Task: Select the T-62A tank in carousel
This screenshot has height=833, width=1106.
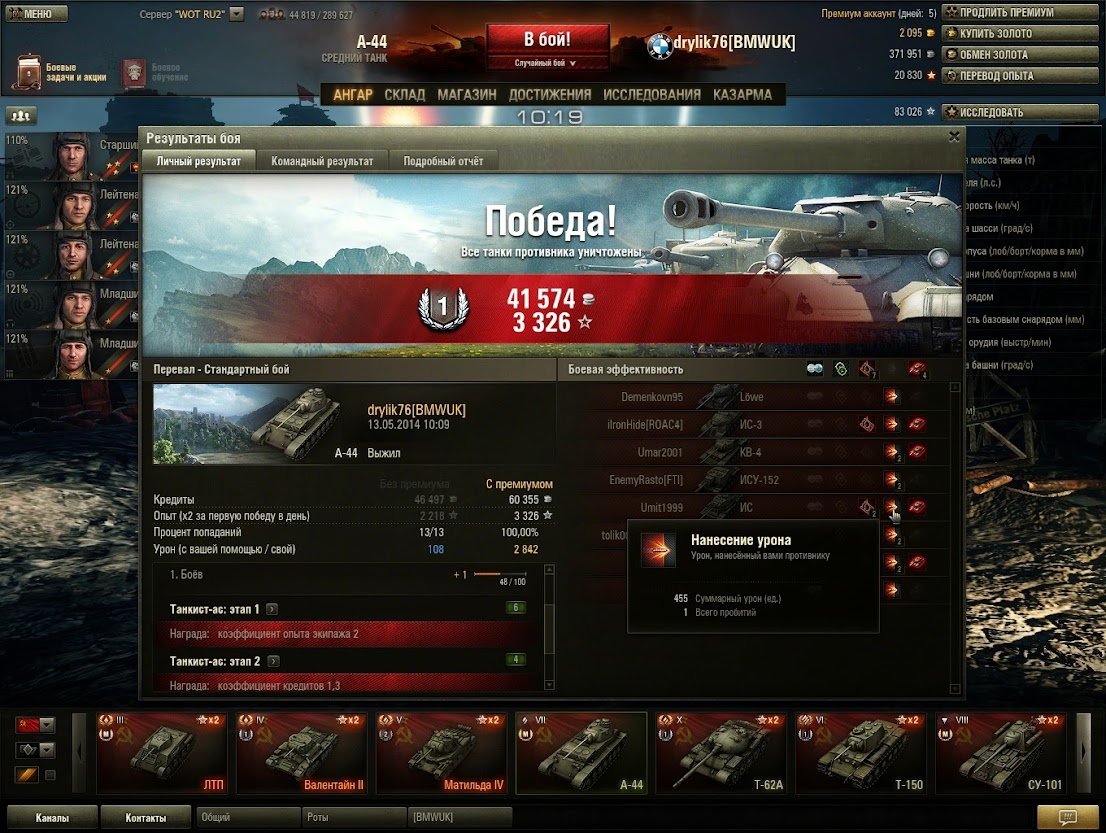Action: (x=721, y=753)
